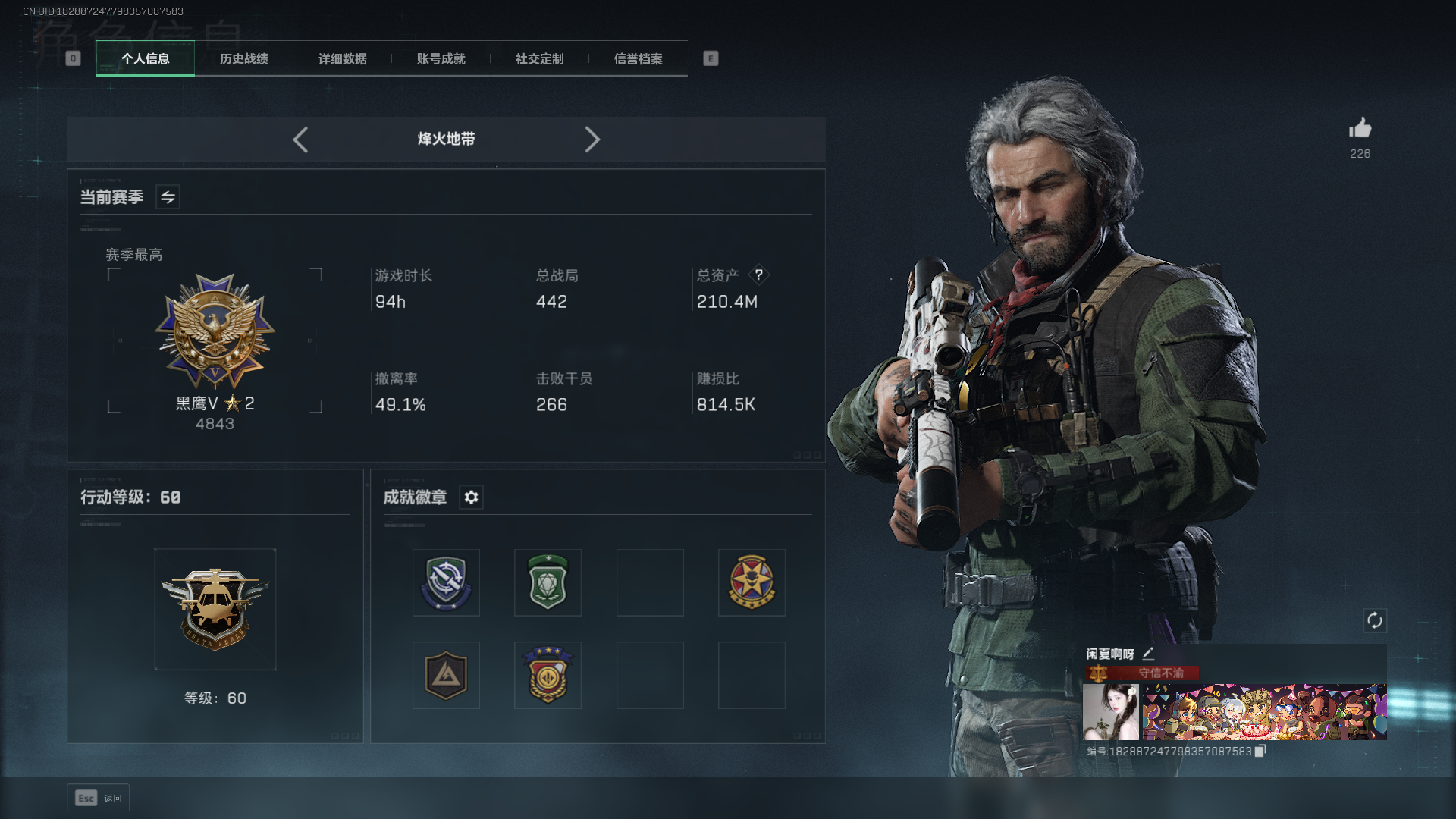Open the 总资产 question mark help
Screen dimensions: 1456x819
pyautogui.click(x=758, y=275)
